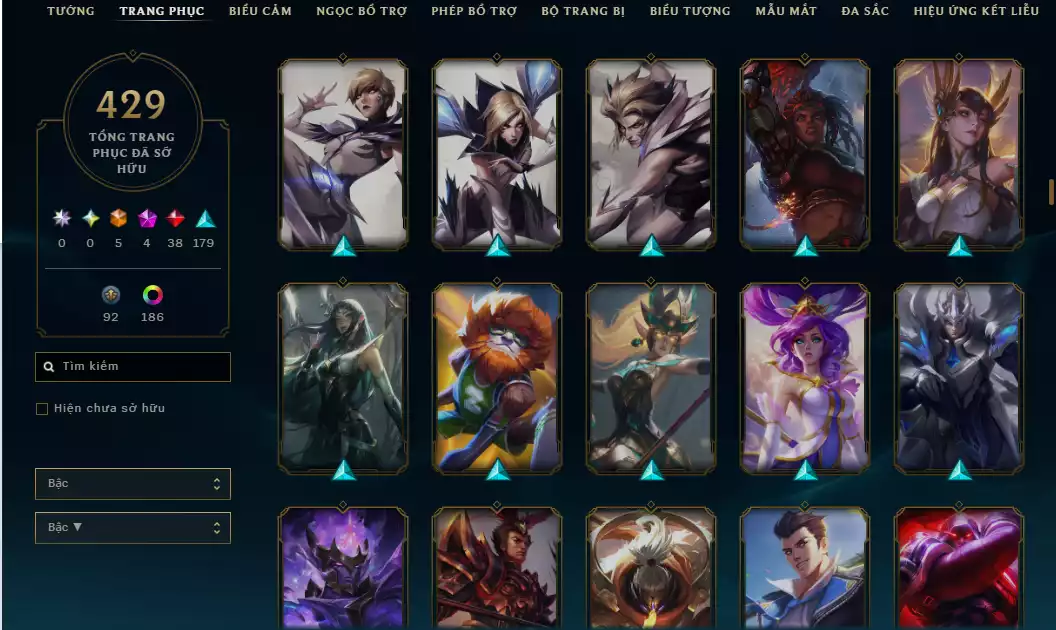Screen dimensions: 1056x630
Task: Open the Bộ Trang Bị tab
Action: pos(583,11)
